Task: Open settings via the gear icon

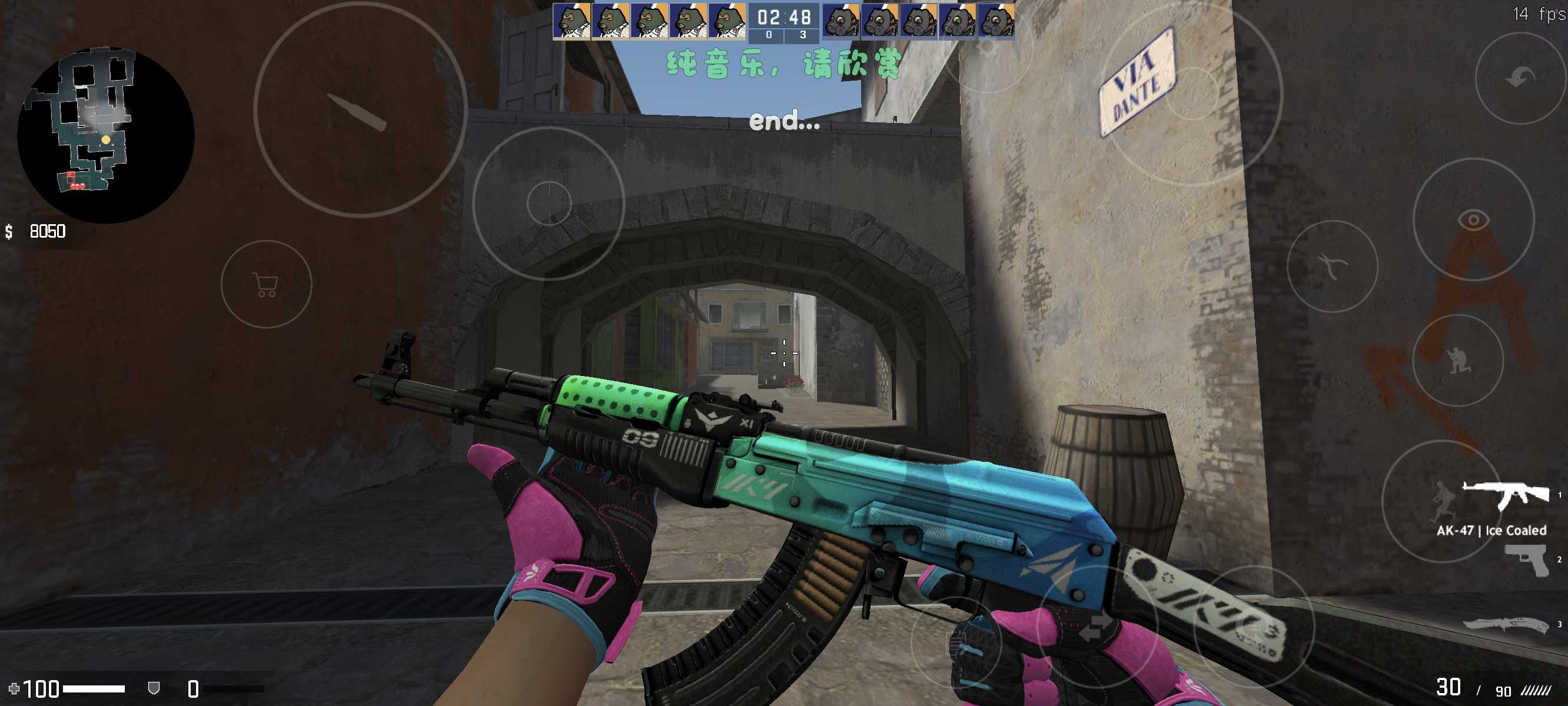Action: [x=987, y=48]
